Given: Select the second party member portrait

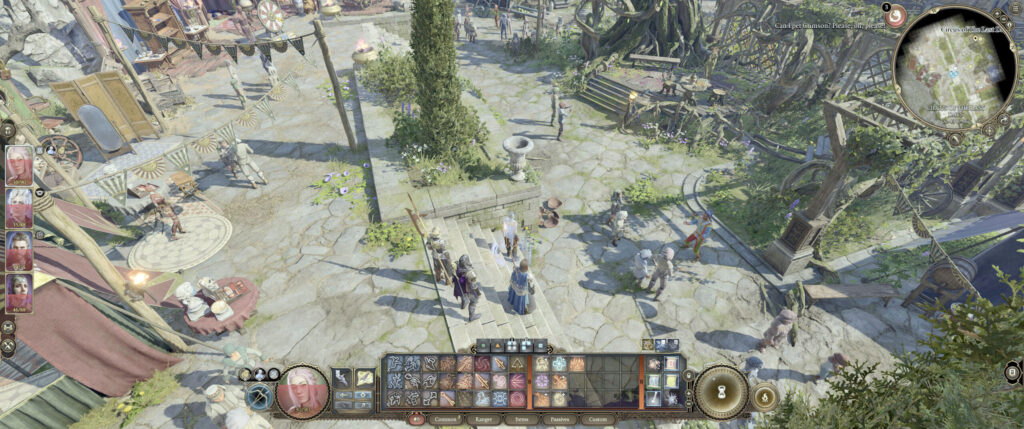Looking at the screenshot, I should click(19, 209).
